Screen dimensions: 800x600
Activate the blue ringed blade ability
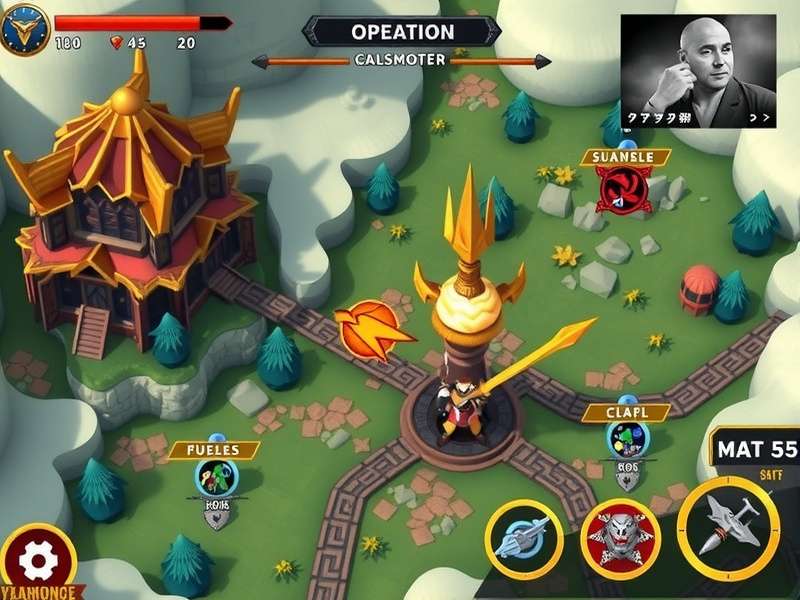(524, 538)
